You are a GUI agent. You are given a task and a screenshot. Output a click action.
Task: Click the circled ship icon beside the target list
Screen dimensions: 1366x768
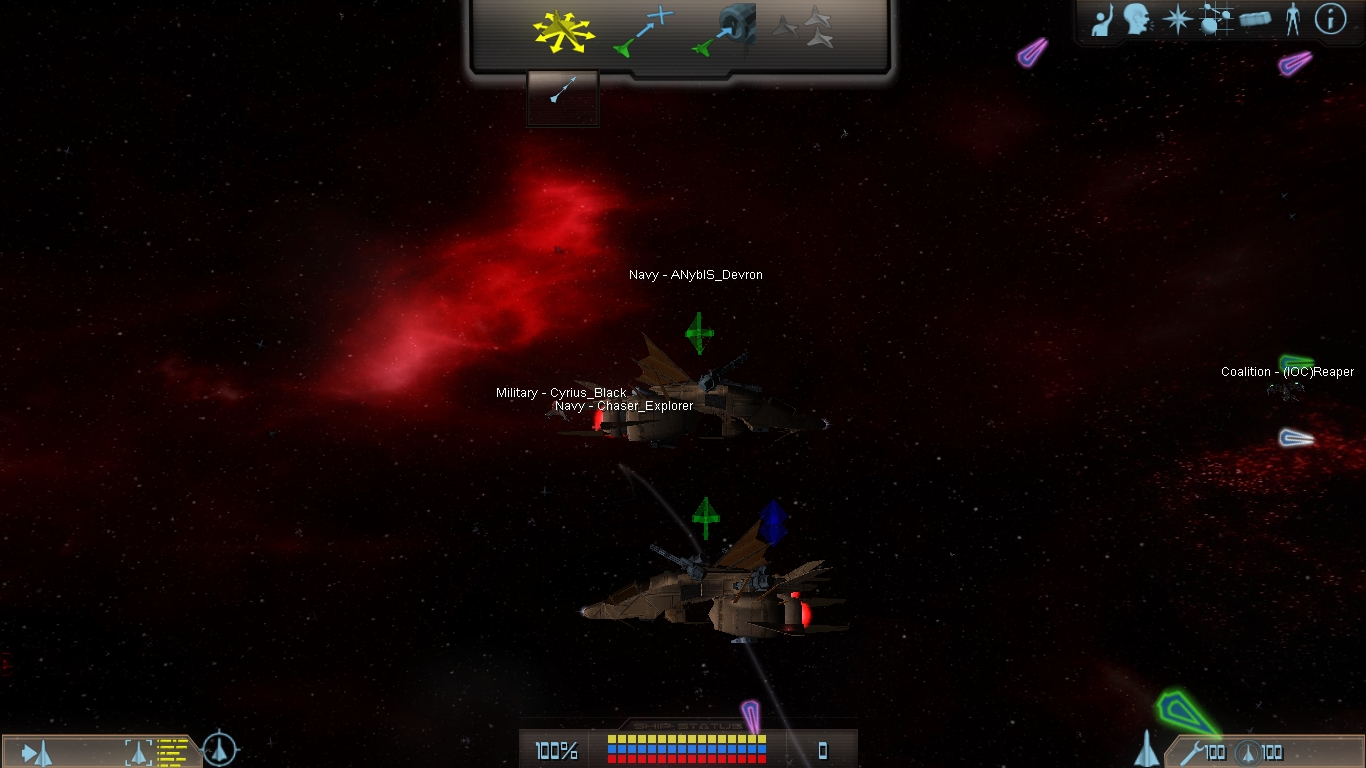(x=220, y=749)
